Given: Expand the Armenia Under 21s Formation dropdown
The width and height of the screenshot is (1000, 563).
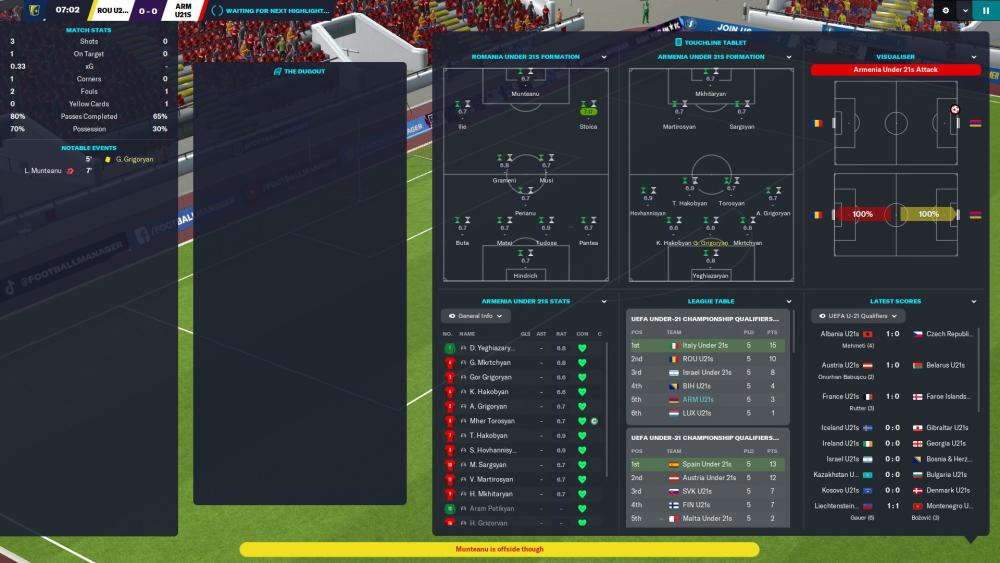Looking at the screenshot, I should point(789,57).
